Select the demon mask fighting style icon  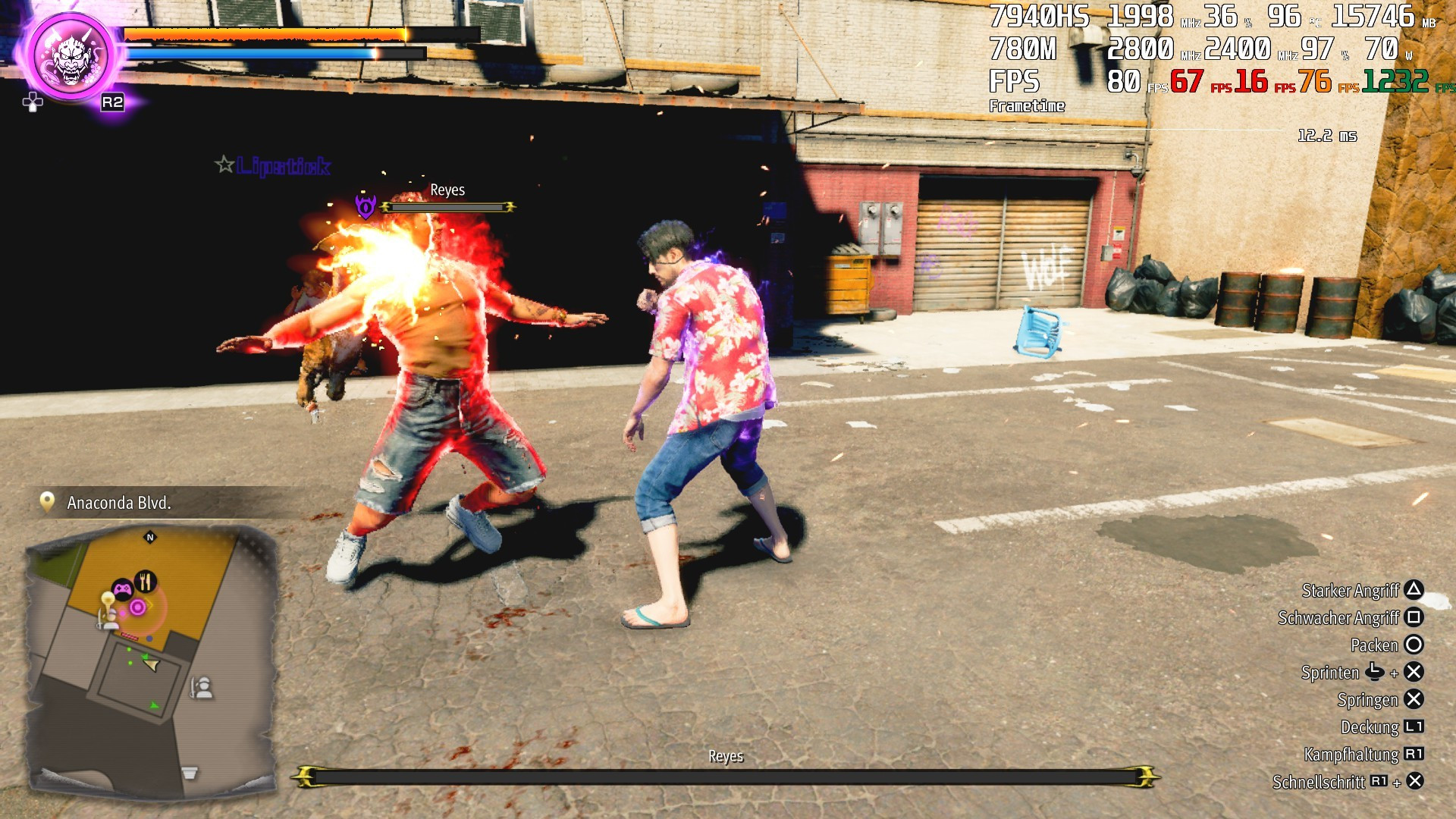(72, 56)
